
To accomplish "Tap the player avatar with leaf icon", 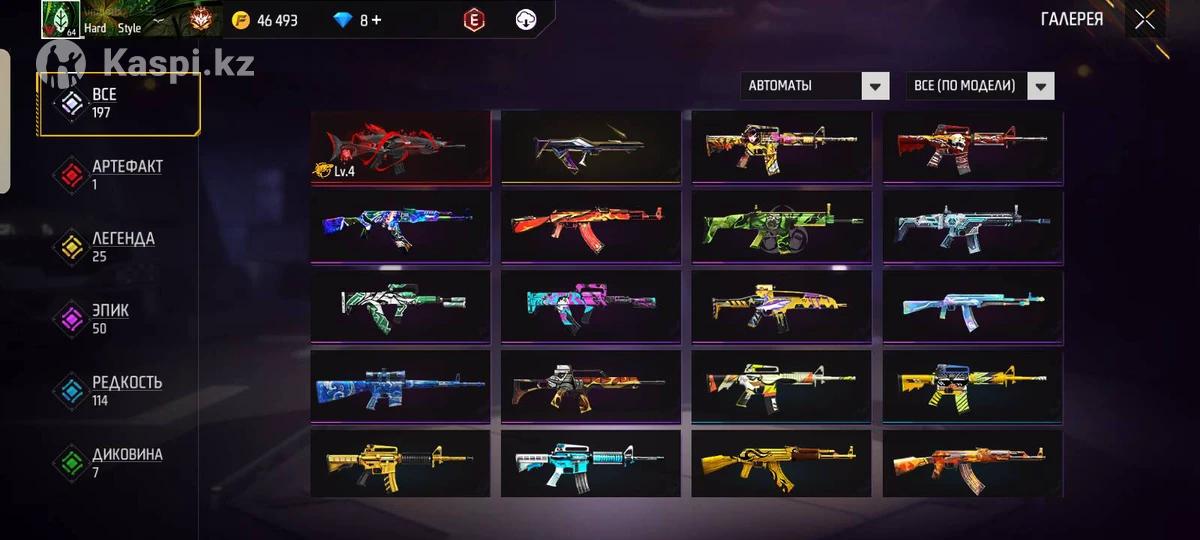I will coord(60,19).
